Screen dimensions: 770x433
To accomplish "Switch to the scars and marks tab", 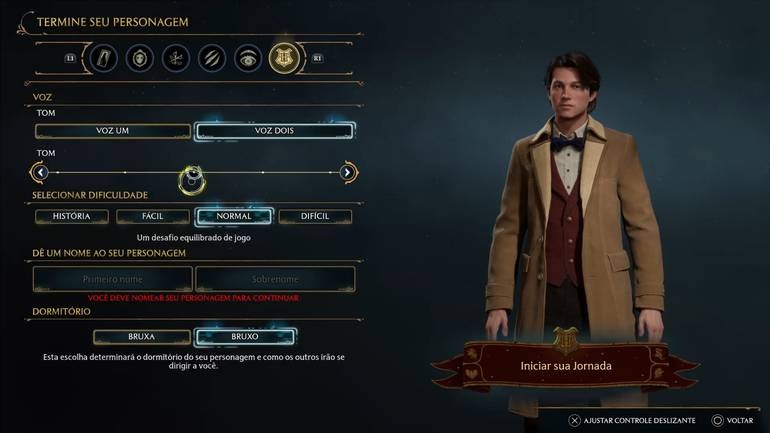I will pyautogui.click(x=212, y=59).
